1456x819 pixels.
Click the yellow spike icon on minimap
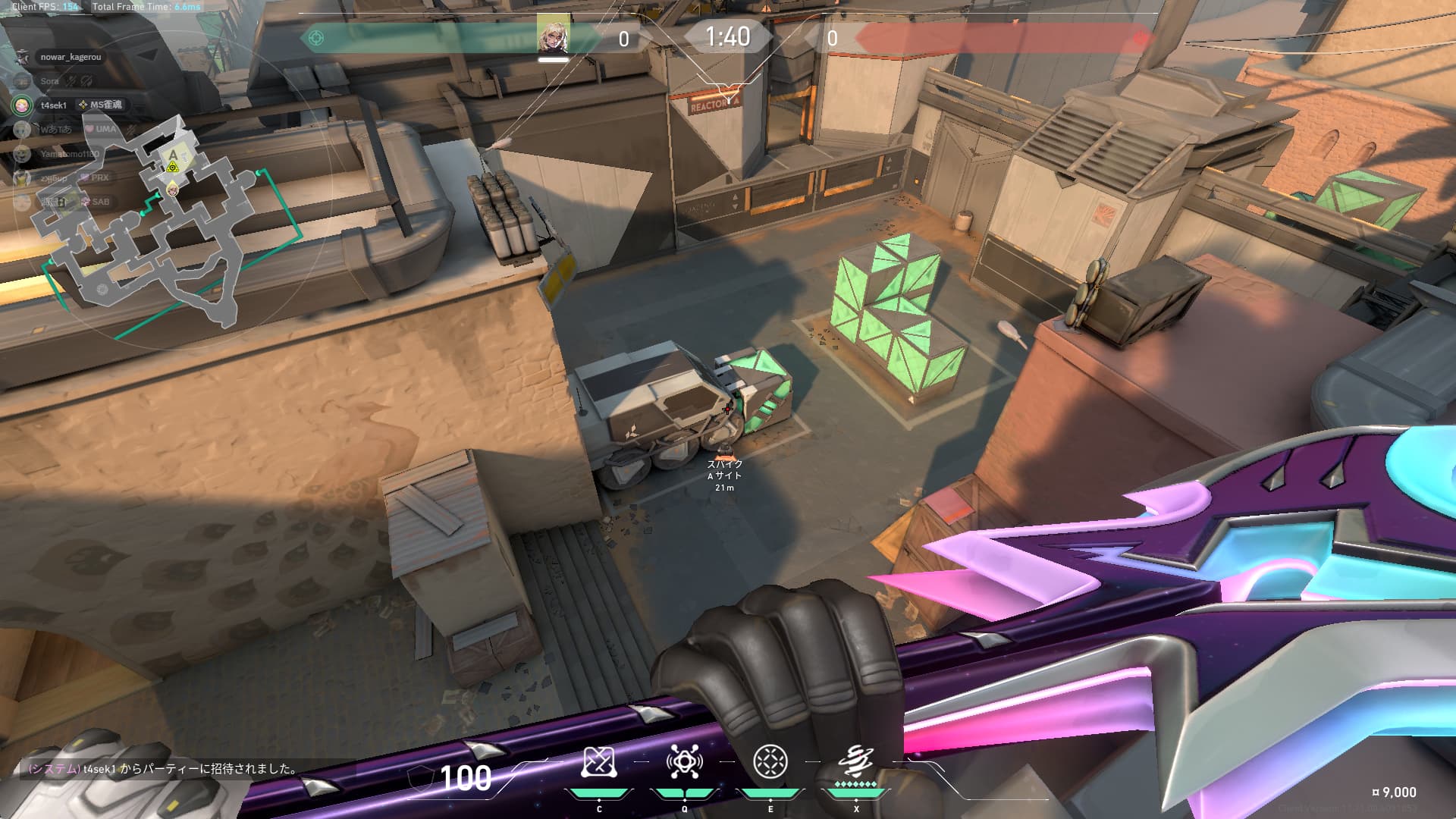click(173, 167)
